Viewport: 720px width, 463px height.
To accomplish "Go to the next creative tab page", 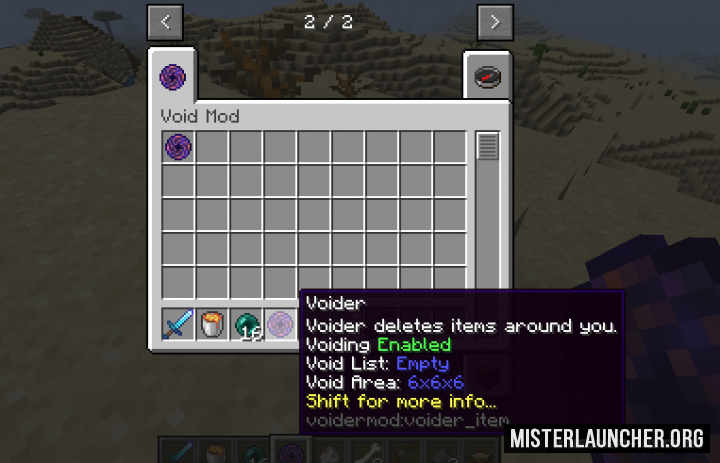I will (x=495, y=21).
